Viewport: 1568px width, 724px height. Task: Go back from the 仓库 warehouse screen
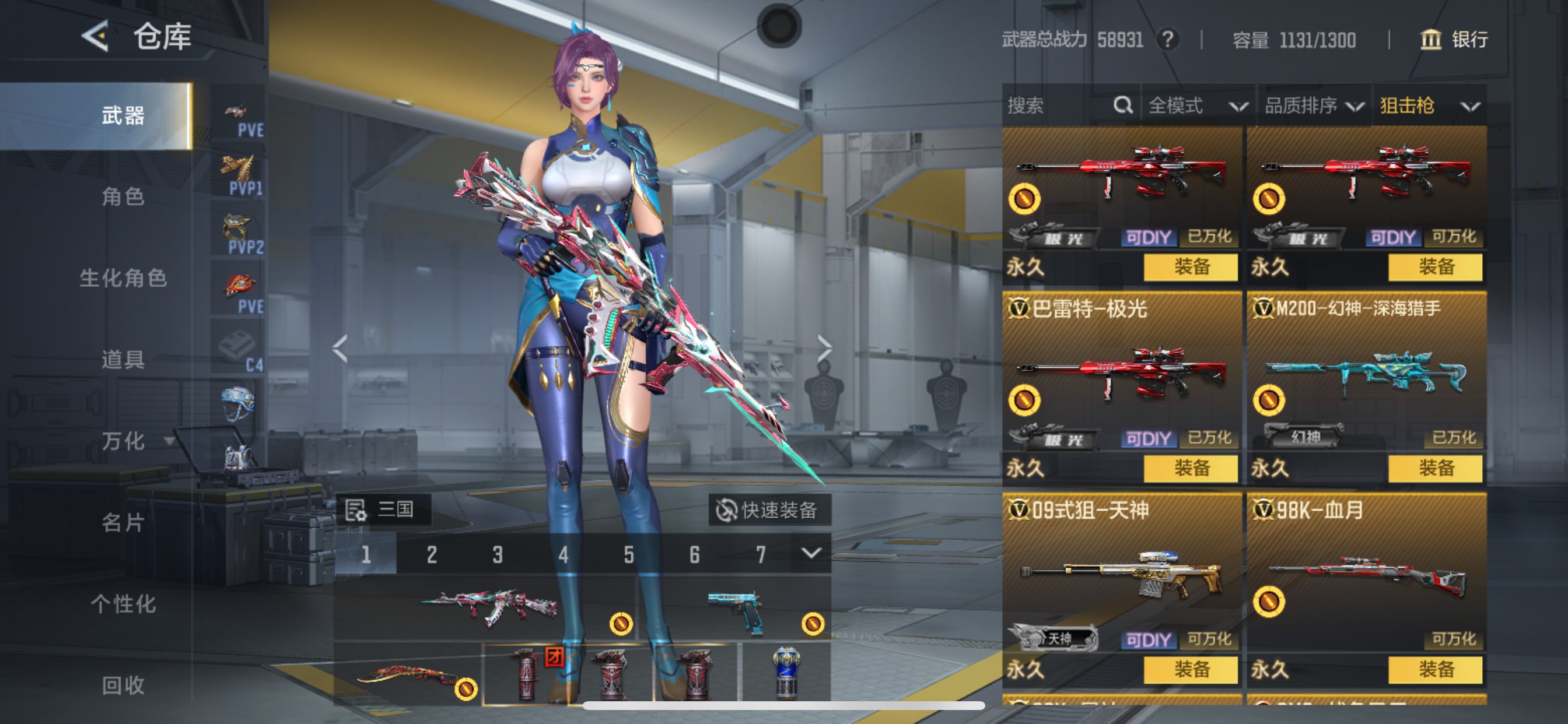point(96,37)
